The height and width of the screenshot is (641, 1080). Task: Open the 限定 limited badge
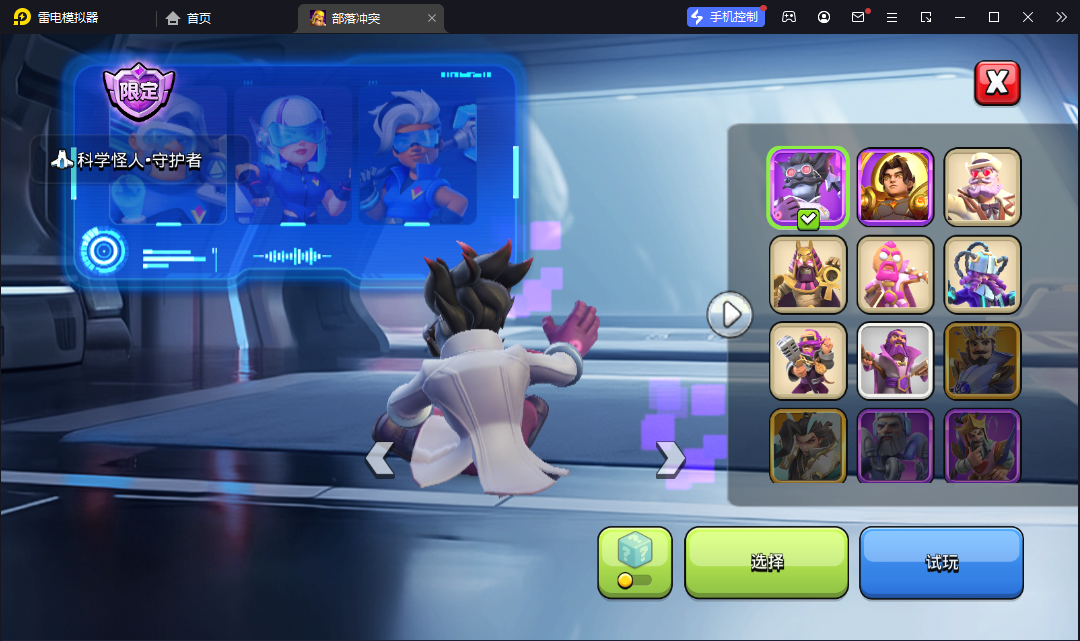point(139,90)
